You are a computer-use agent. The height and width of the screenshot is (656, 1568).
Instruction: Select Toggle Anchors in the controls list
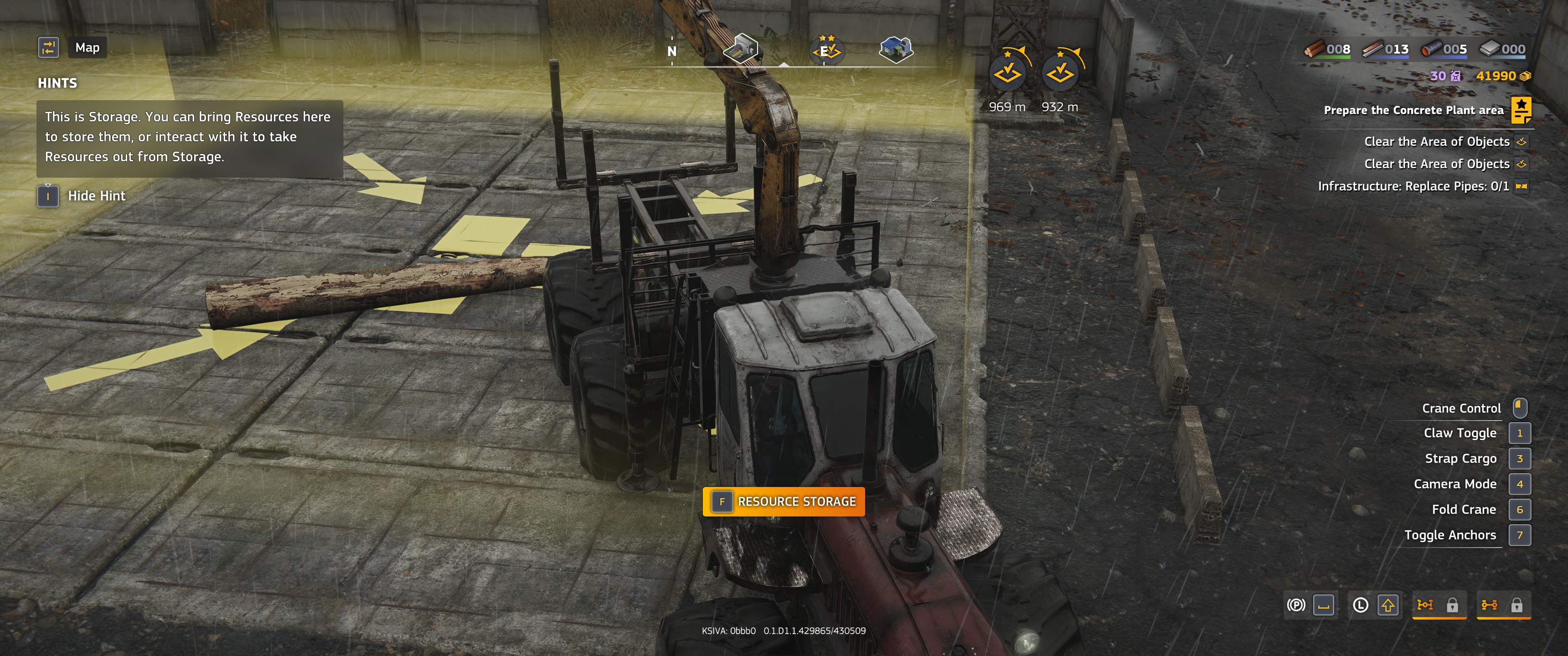tap(1450, 536)
